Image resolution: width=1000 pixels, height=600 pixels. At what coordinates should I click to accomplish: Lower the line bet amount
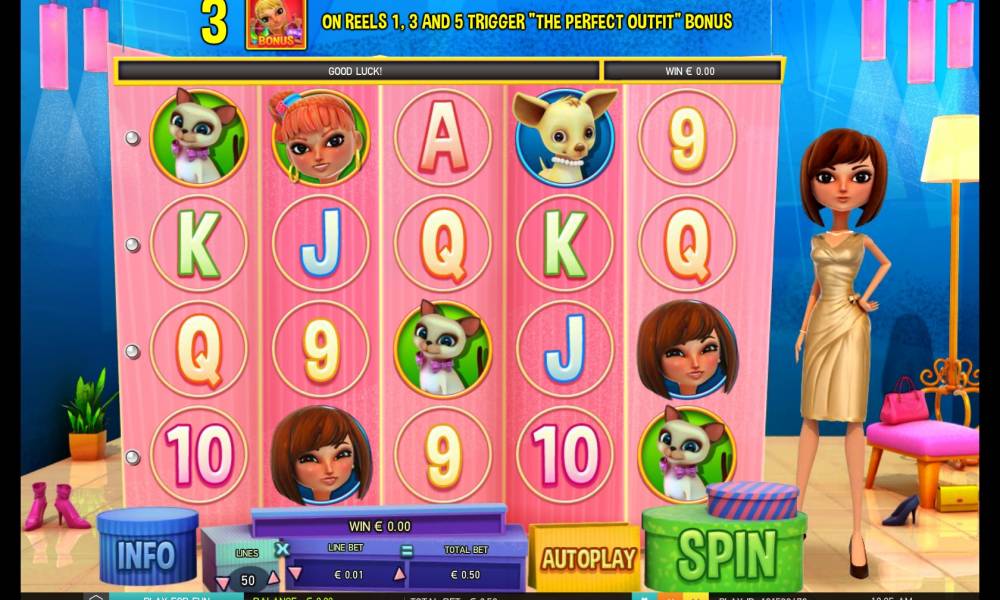pos(295,573)
